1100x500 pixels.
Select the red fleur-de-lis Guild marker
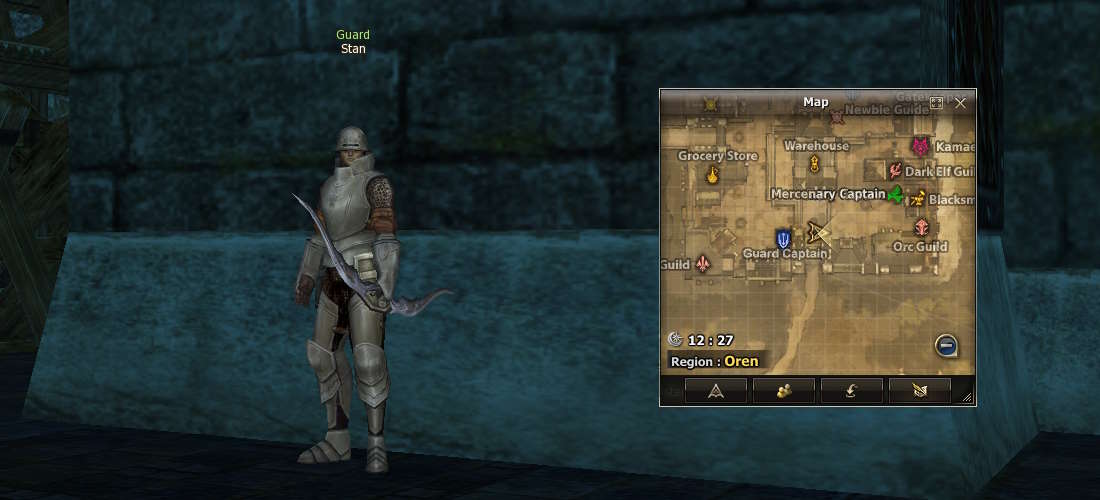(703, 264)
